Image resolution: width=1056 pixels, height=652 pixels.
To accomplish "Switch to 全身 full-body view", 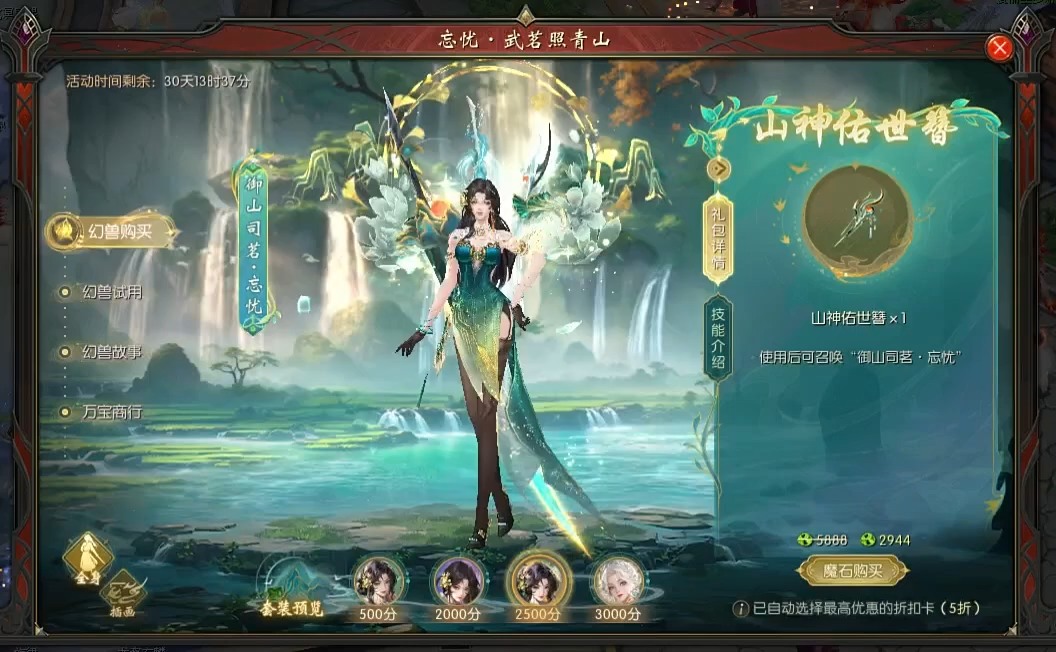I will pos(87,558).
